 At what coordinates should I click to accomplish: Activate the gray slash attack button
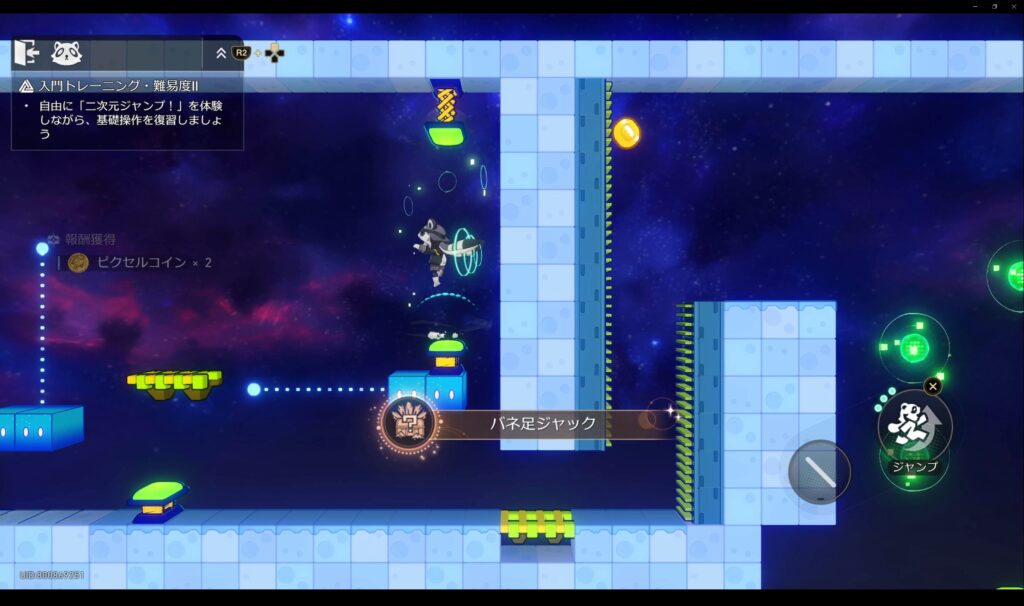pos(819,471)
